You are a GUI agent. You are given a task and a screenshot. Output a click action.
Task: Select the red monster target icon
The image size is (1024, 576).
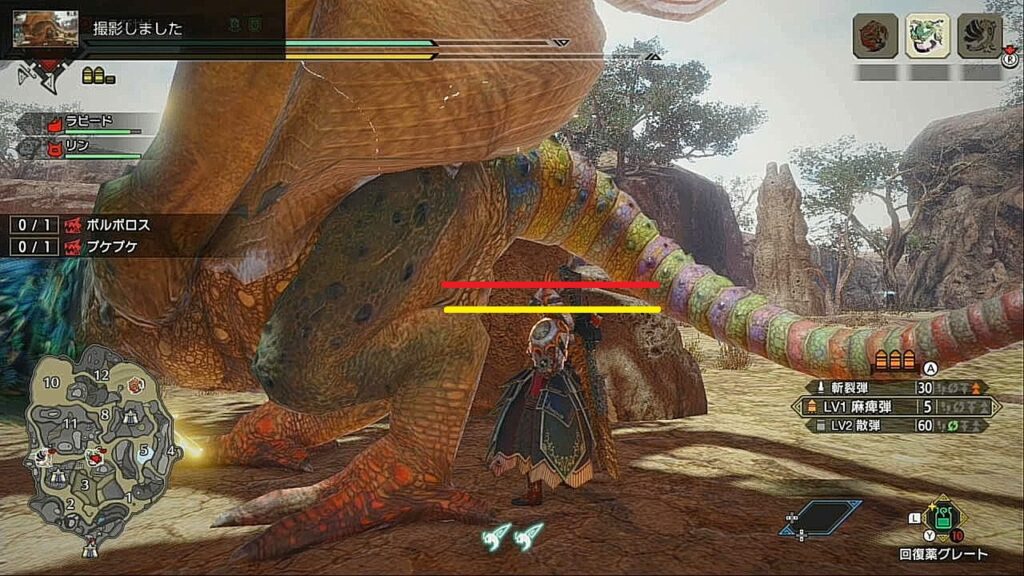875,36
